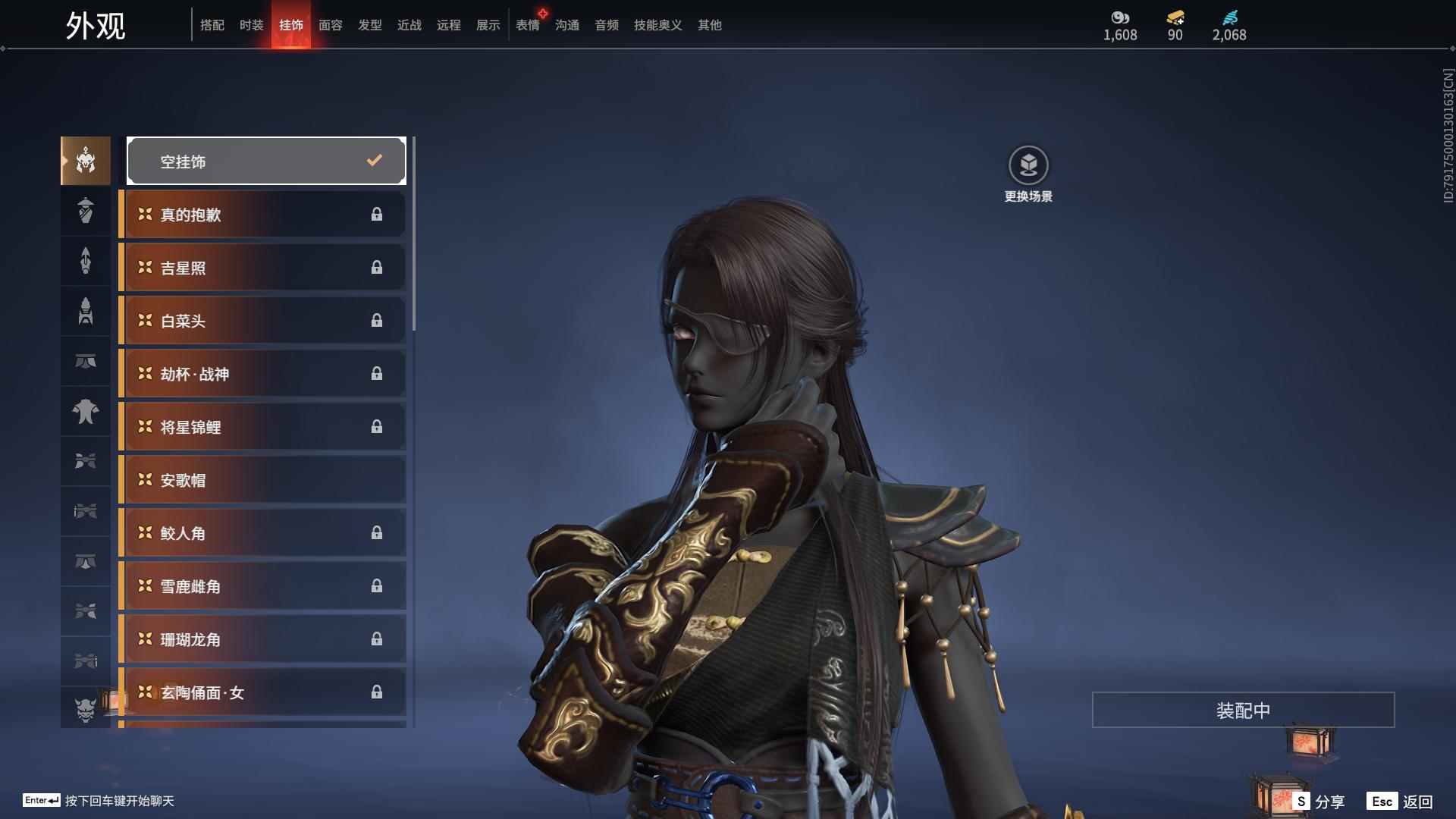Go to the 发型 tab
The image size is (1456, 819).
pyautogui.click(x=370, y=25)
